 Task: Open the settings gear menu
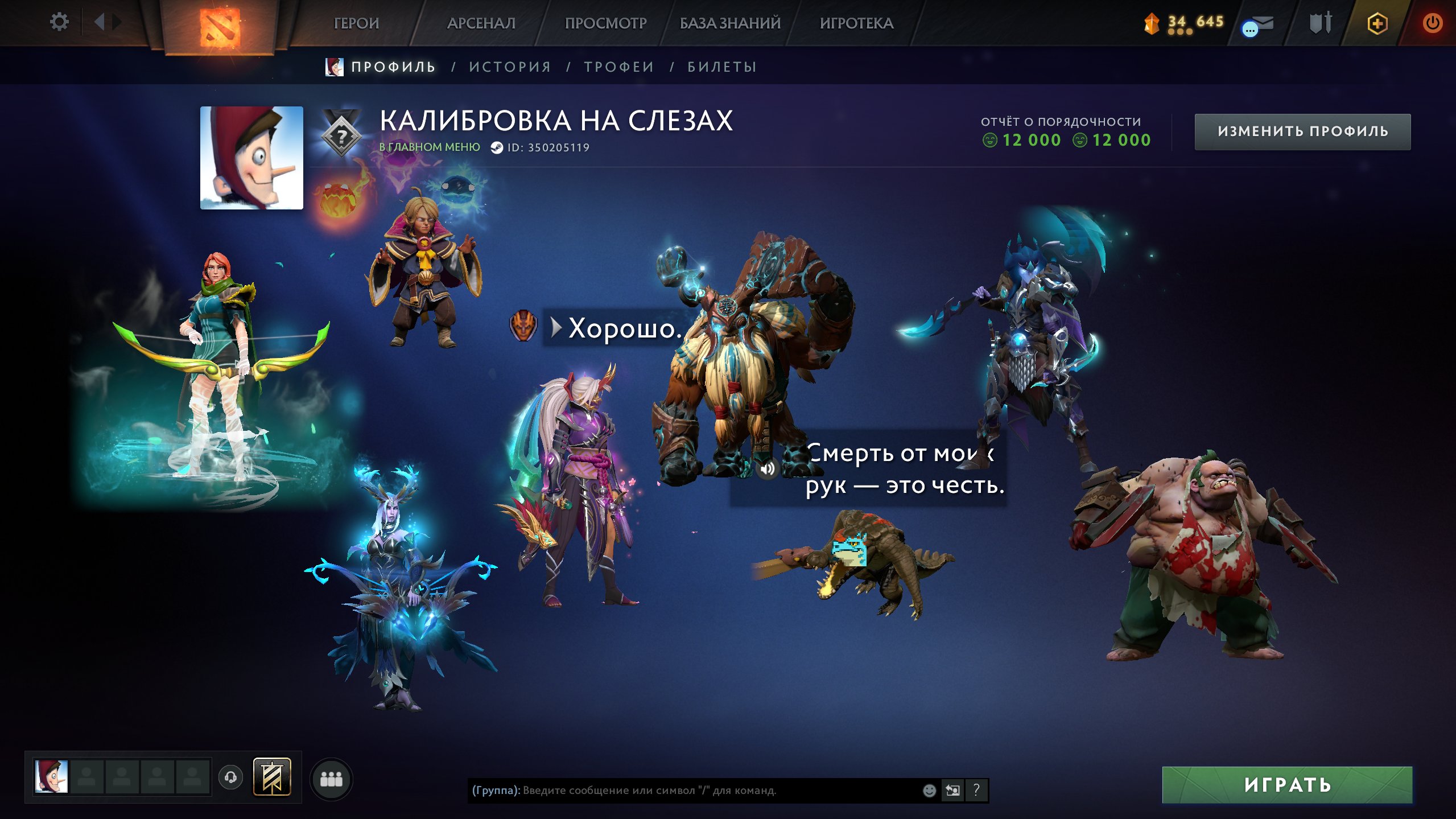(x=59, y=21)
